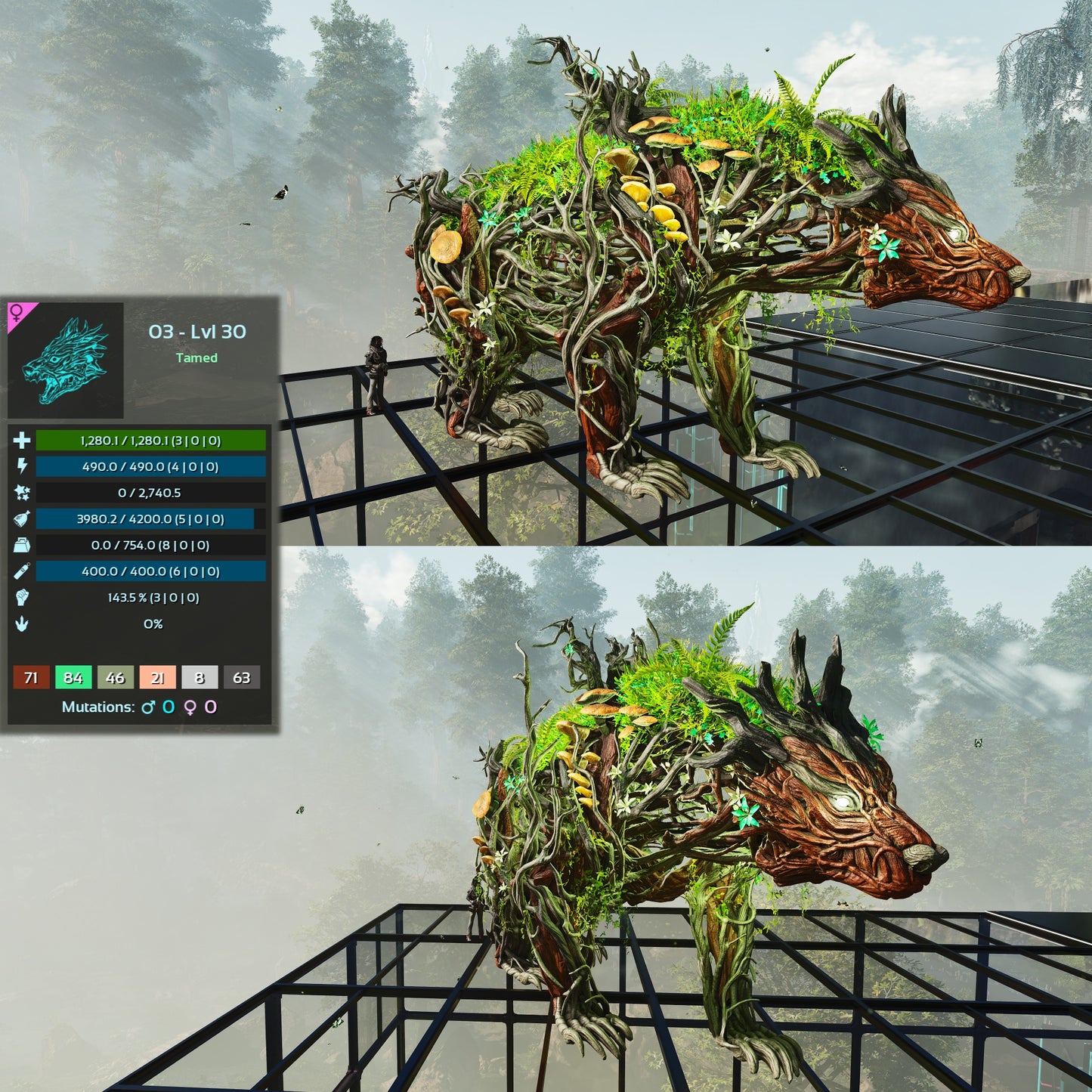The image size is (1092, 1092).
Task: Select the olive color region 46 swatch
Action: pos(115,677)
